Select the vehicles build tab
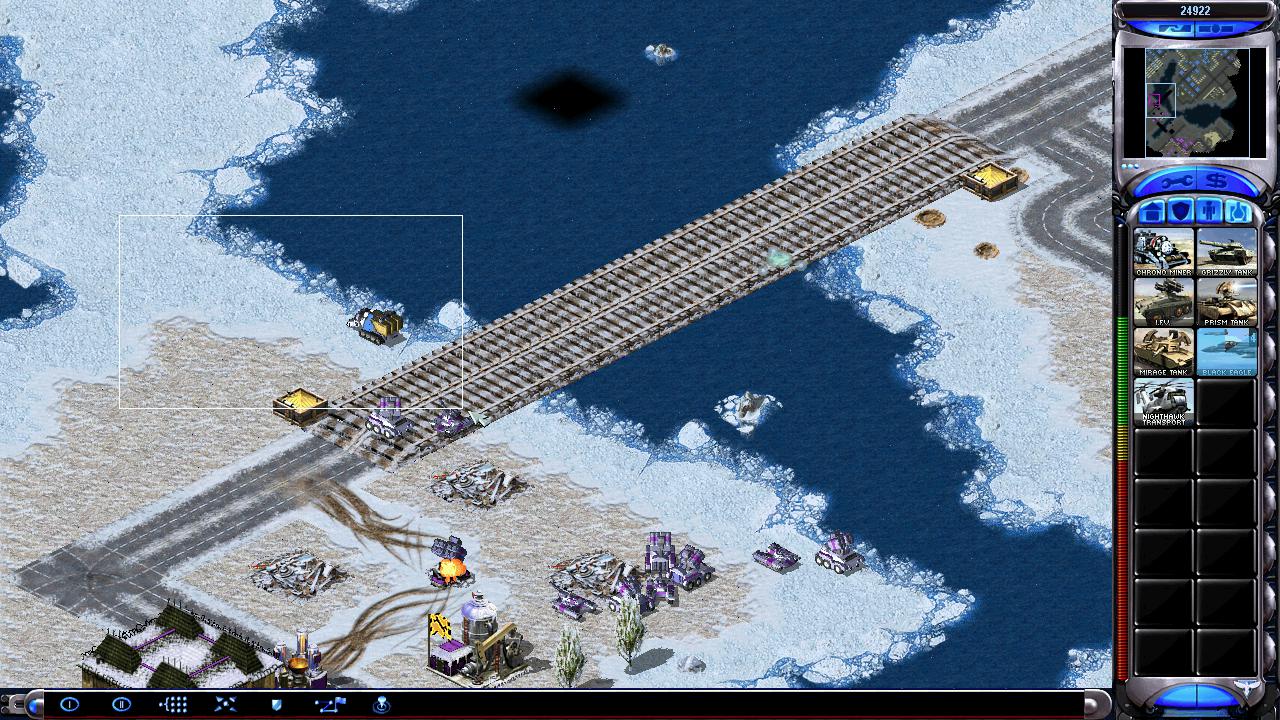 (x=1238, y=212)
